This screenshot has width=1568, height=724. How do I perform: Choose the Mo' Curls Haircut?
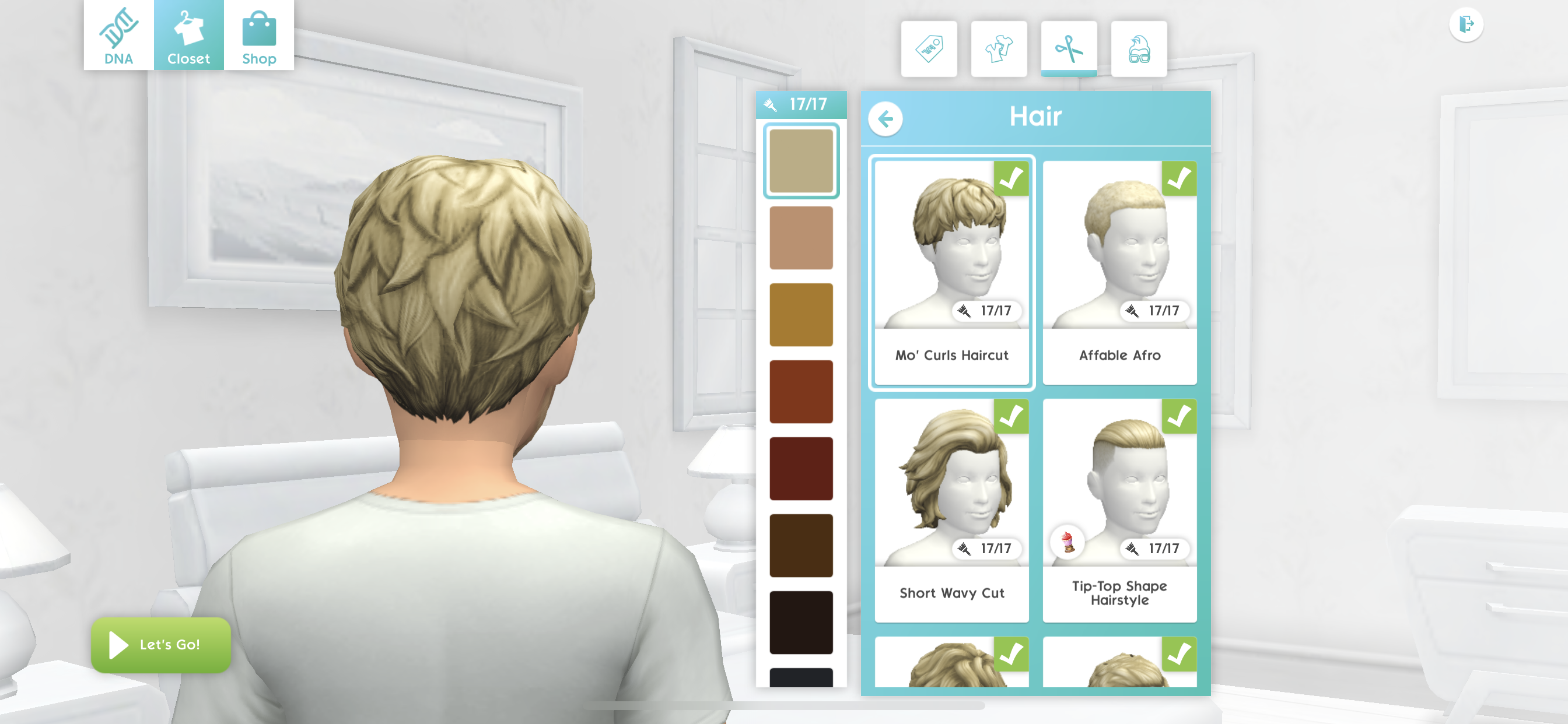(951, 271)
